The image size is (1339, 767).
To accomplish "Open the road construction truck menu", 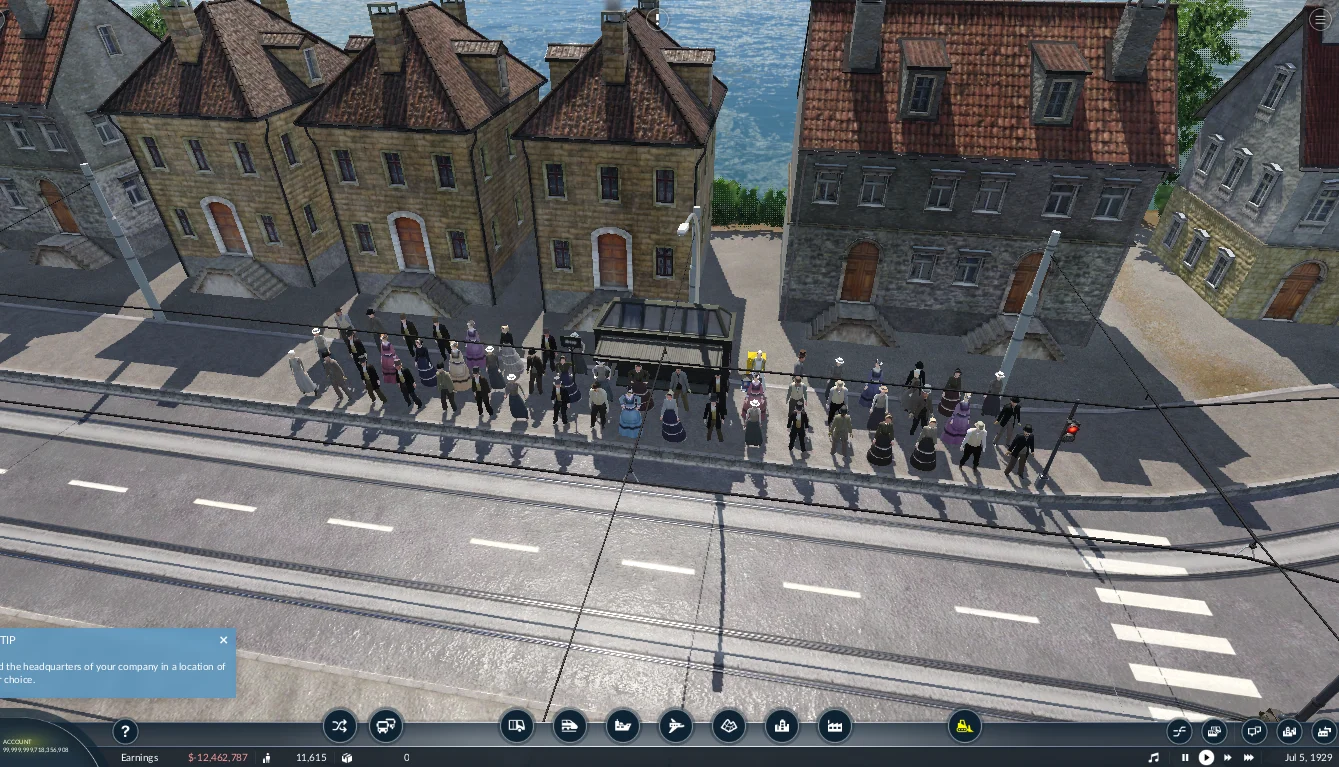I will pyautogui.click(x=516, y=726).
